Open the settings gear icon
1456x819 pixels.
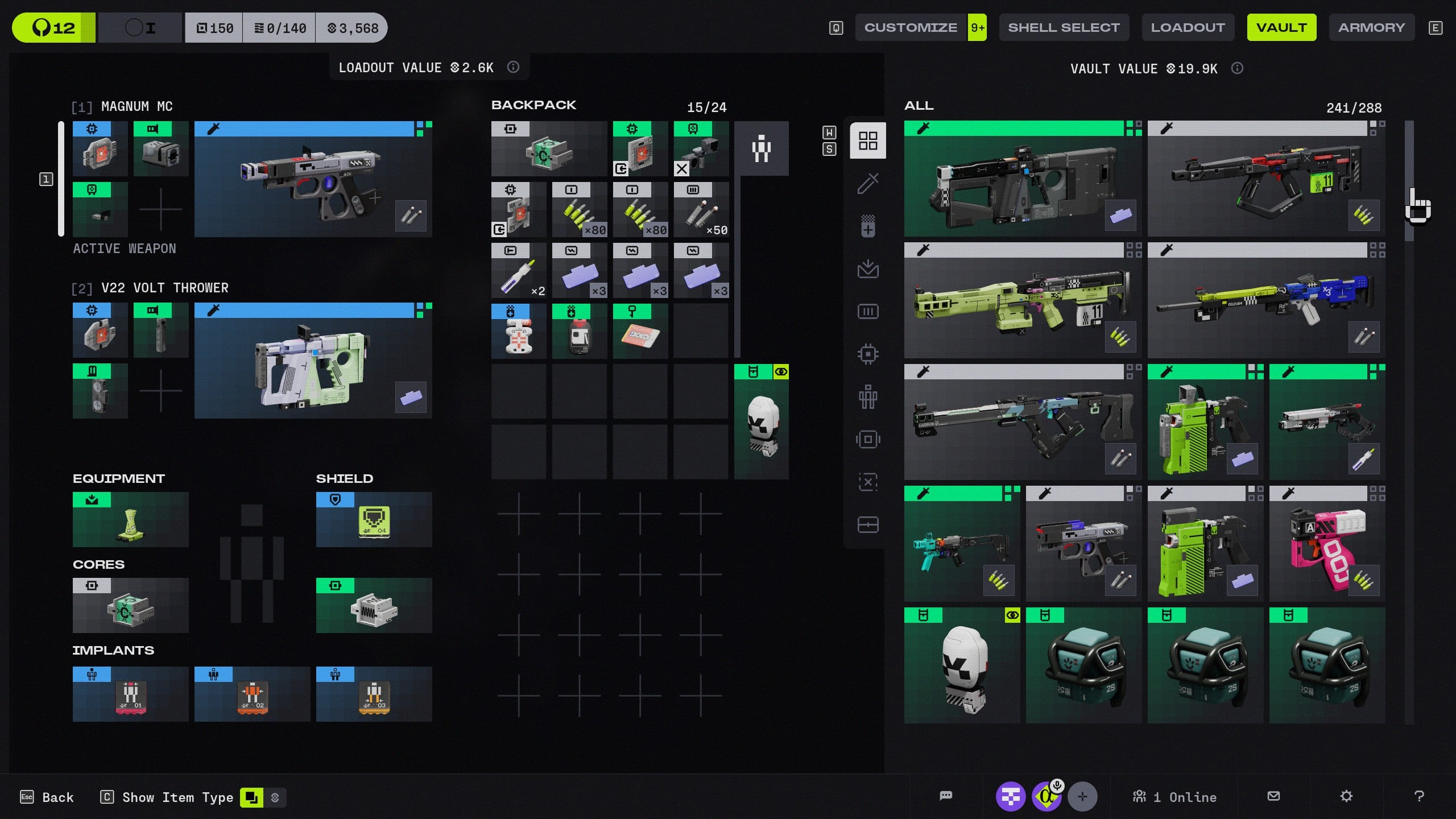[x=1346, y=796]
